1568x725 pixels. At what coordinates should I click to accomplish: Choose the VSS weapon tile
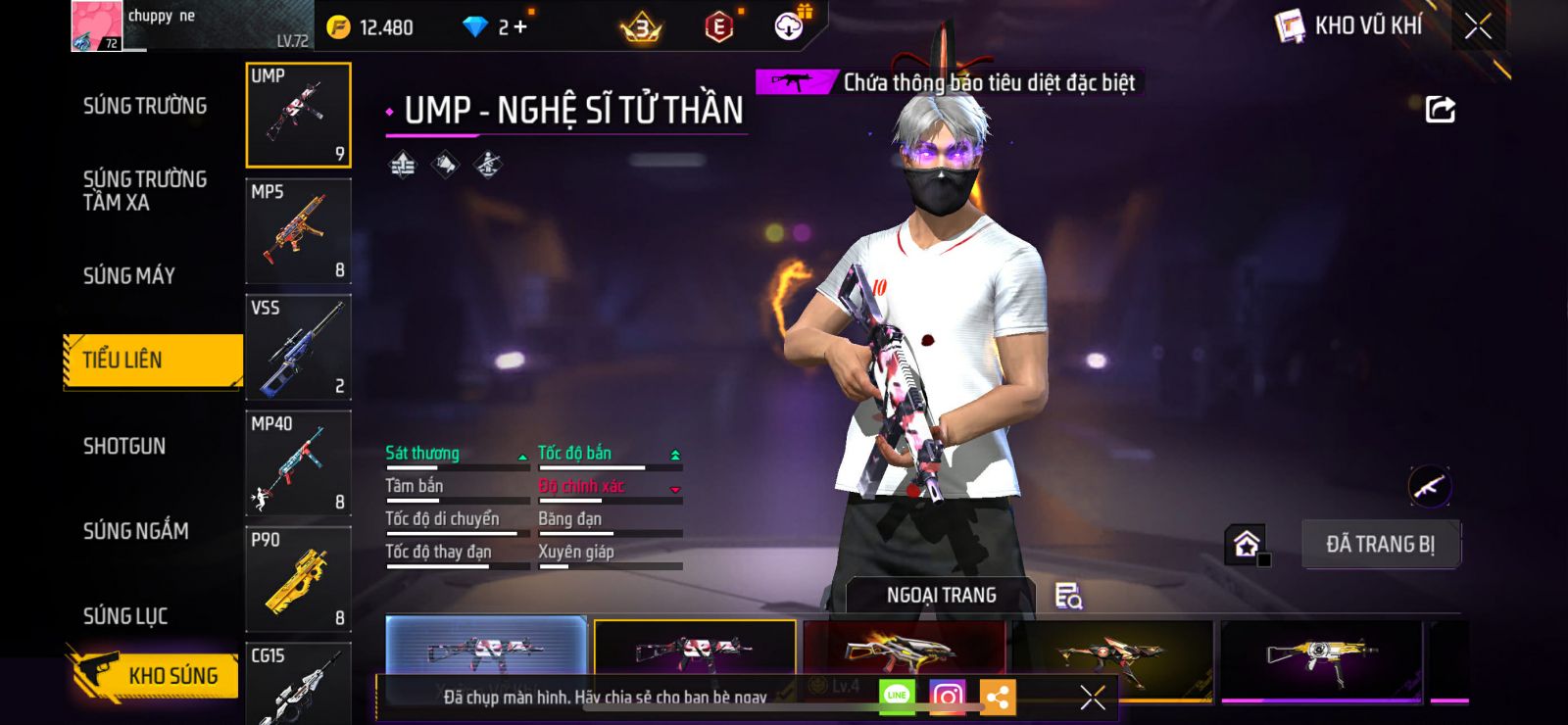click(298, 347)
